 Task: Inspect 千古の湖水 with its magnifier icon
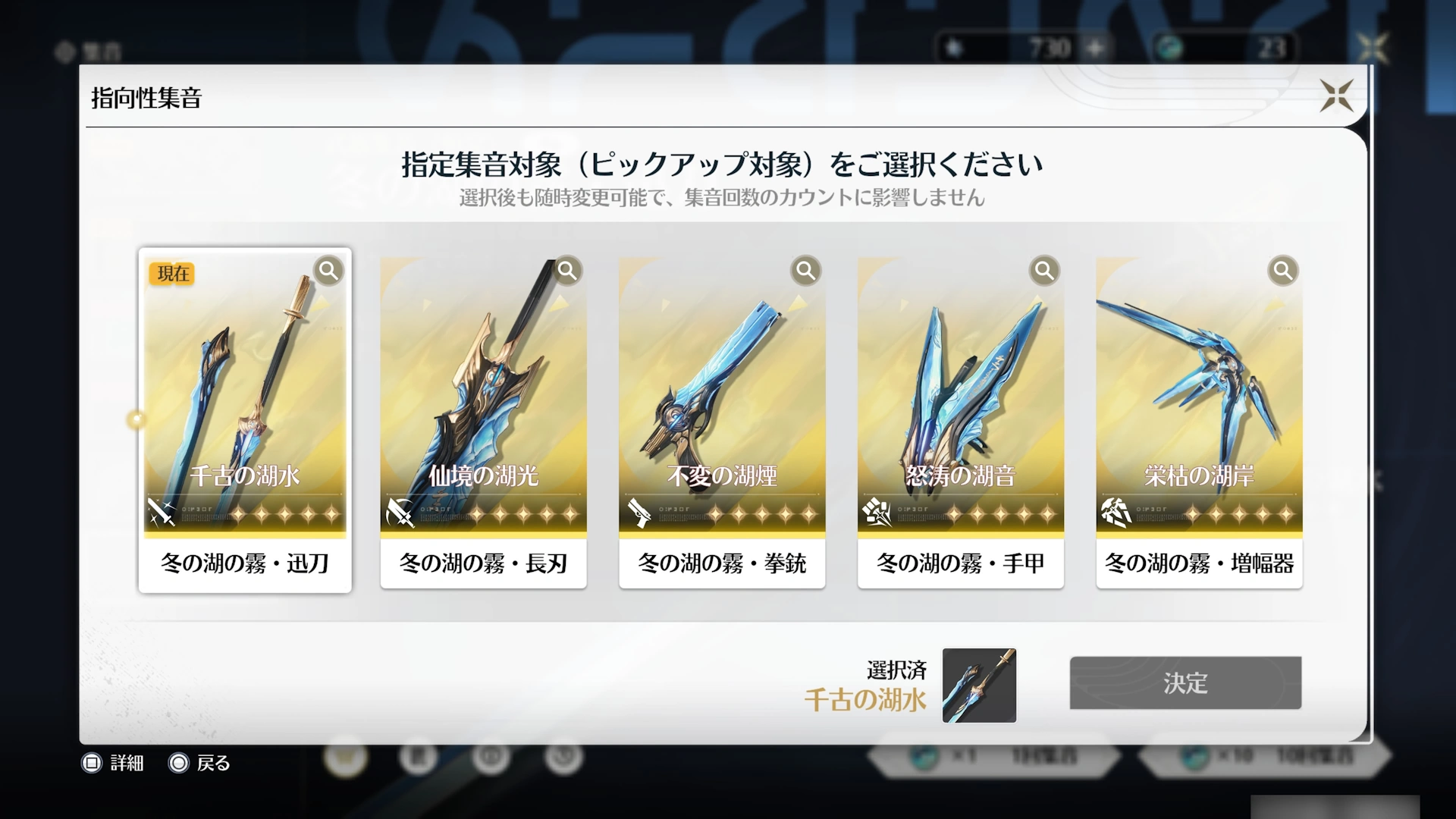(328, 271)
